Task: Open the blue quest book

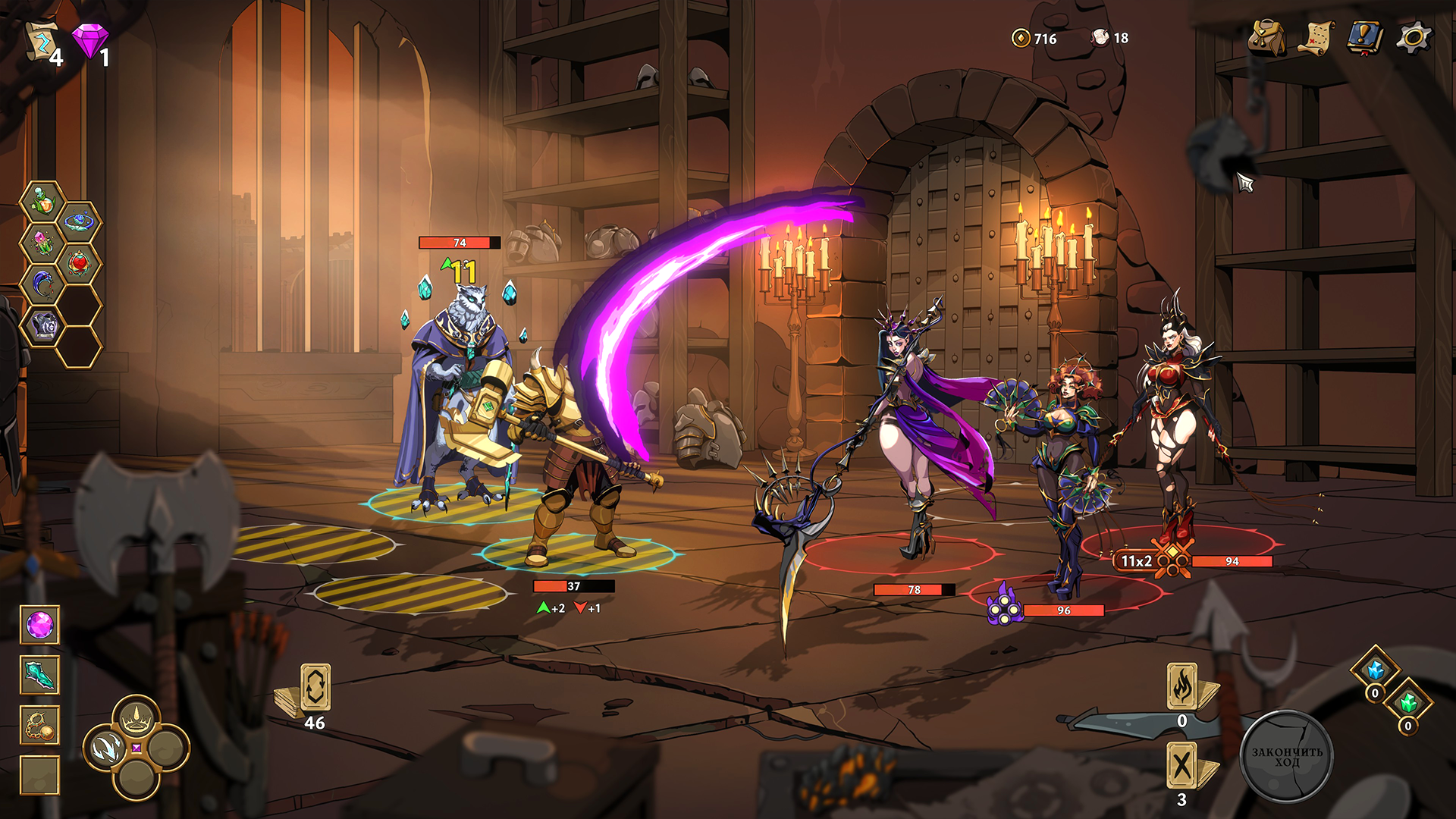Action: (x=1366, y=37)
